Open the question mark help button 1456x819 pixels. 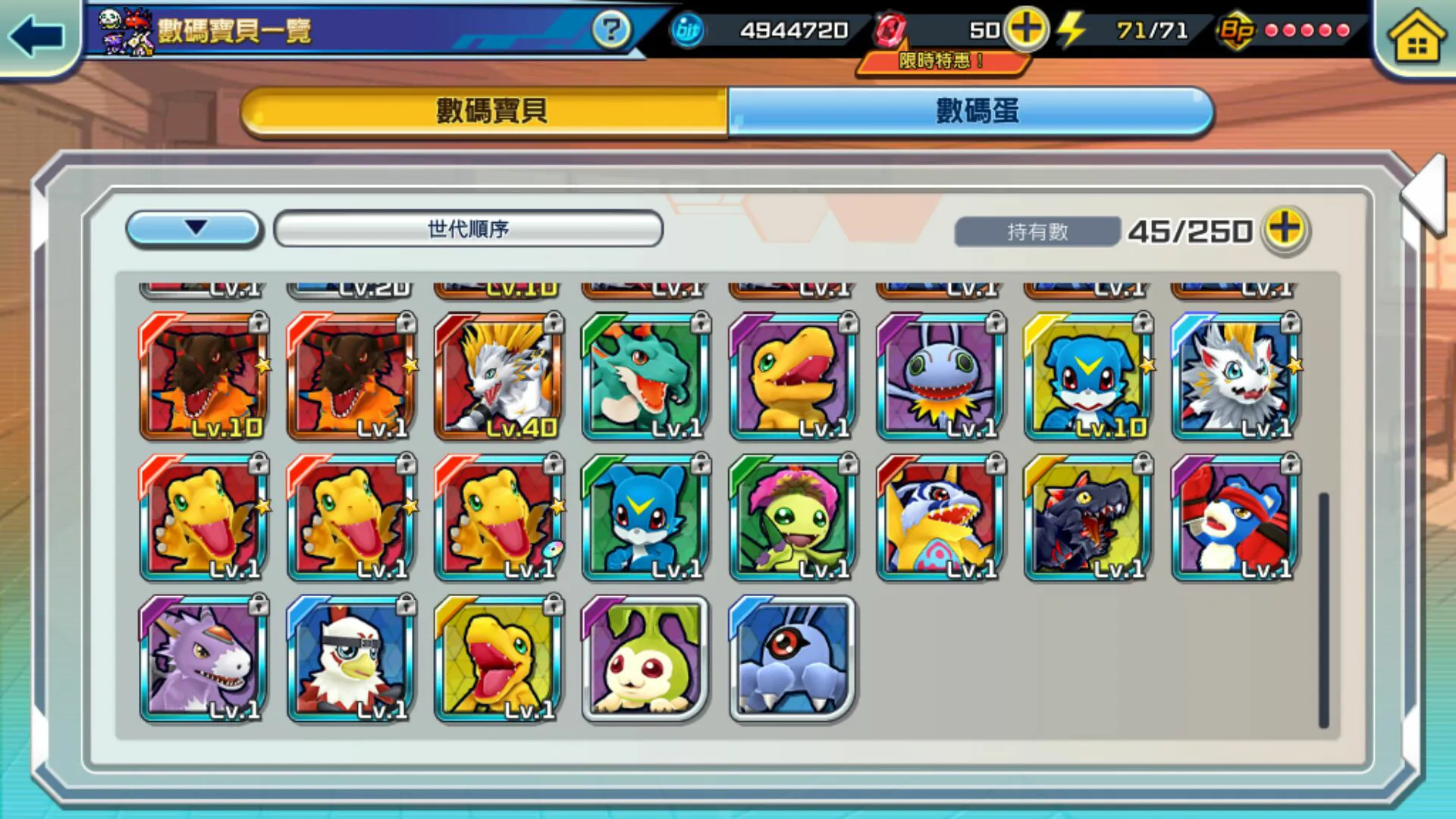tap(610, 30)
